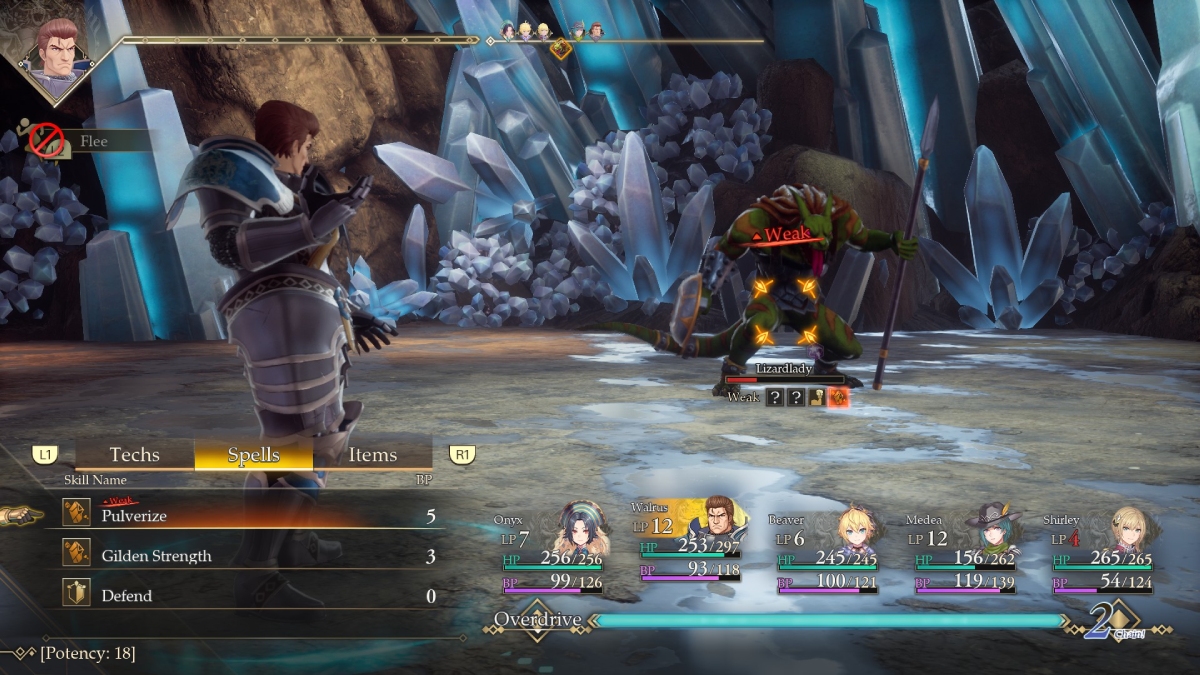Target the Lizardlady enemy nameplate
Image resolution: width=1200 pixels, height=675 pixels.
pos(784,369)
